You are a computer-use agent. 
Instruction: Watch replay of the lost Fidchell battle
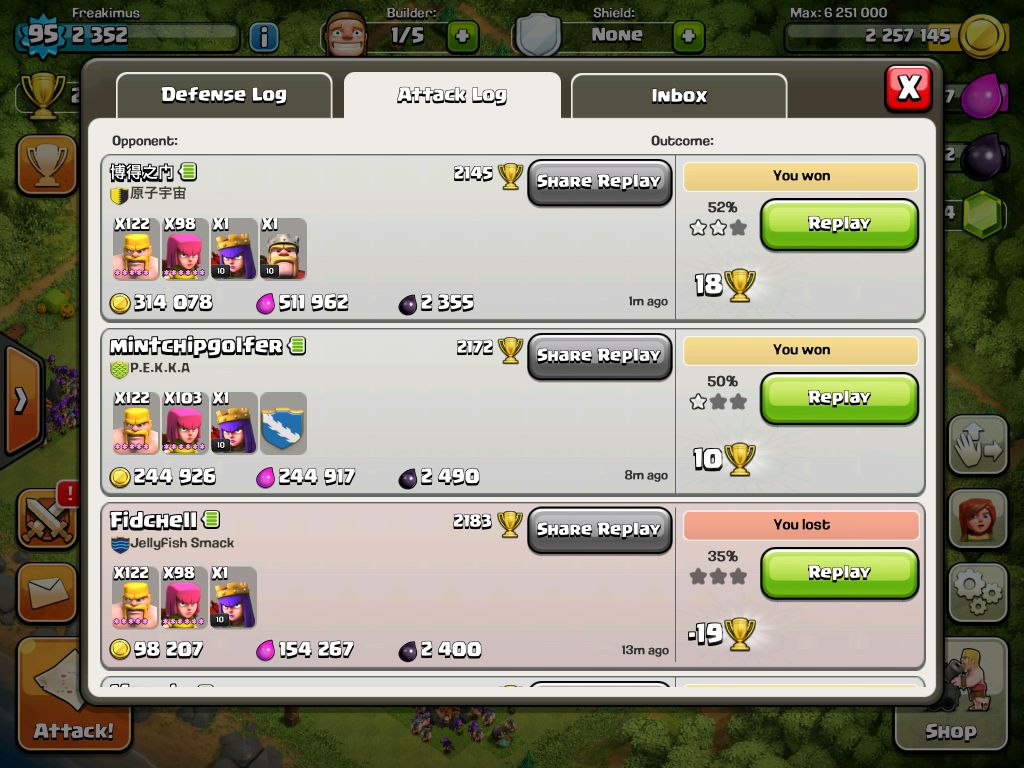click(x=839, y=572)
